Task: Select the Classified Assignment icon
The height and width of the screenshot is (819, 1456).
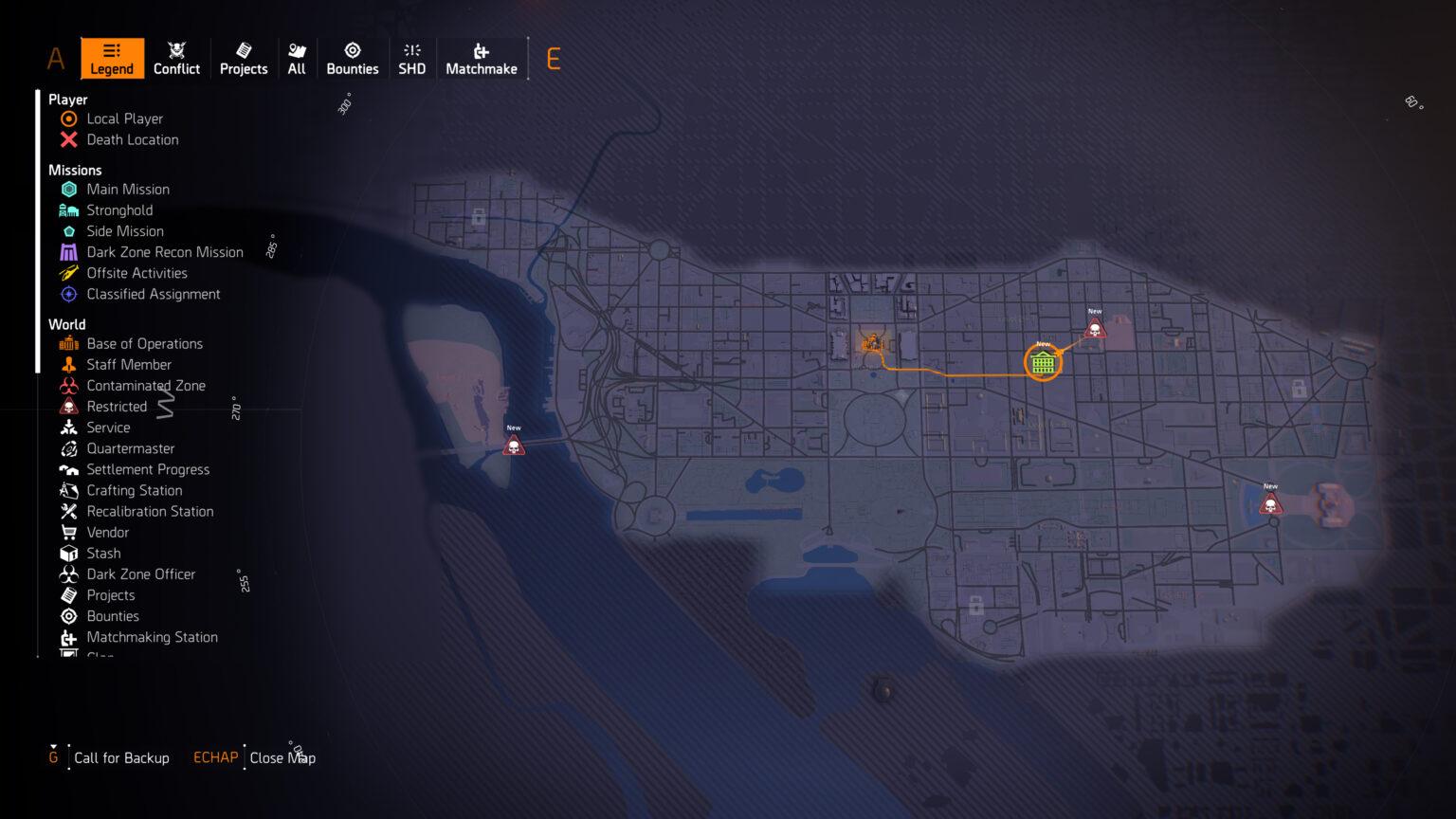Action: pyautogui.click(x=68, y=294)
